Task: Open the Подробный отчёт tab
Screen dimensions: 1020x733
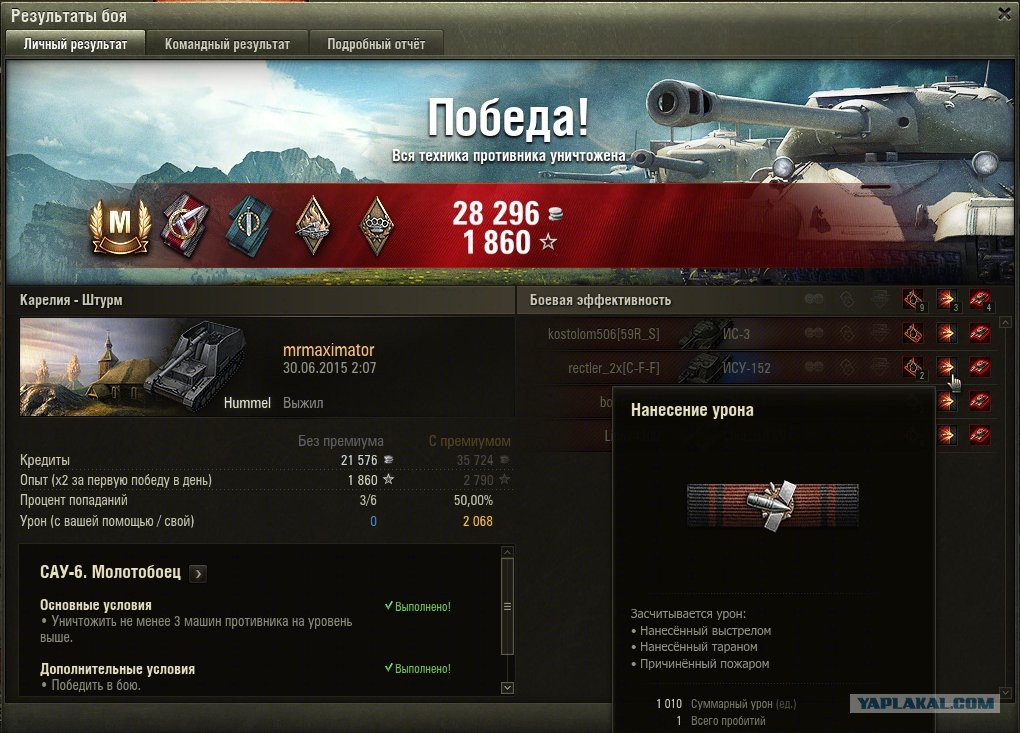Action: coord(376,44)
